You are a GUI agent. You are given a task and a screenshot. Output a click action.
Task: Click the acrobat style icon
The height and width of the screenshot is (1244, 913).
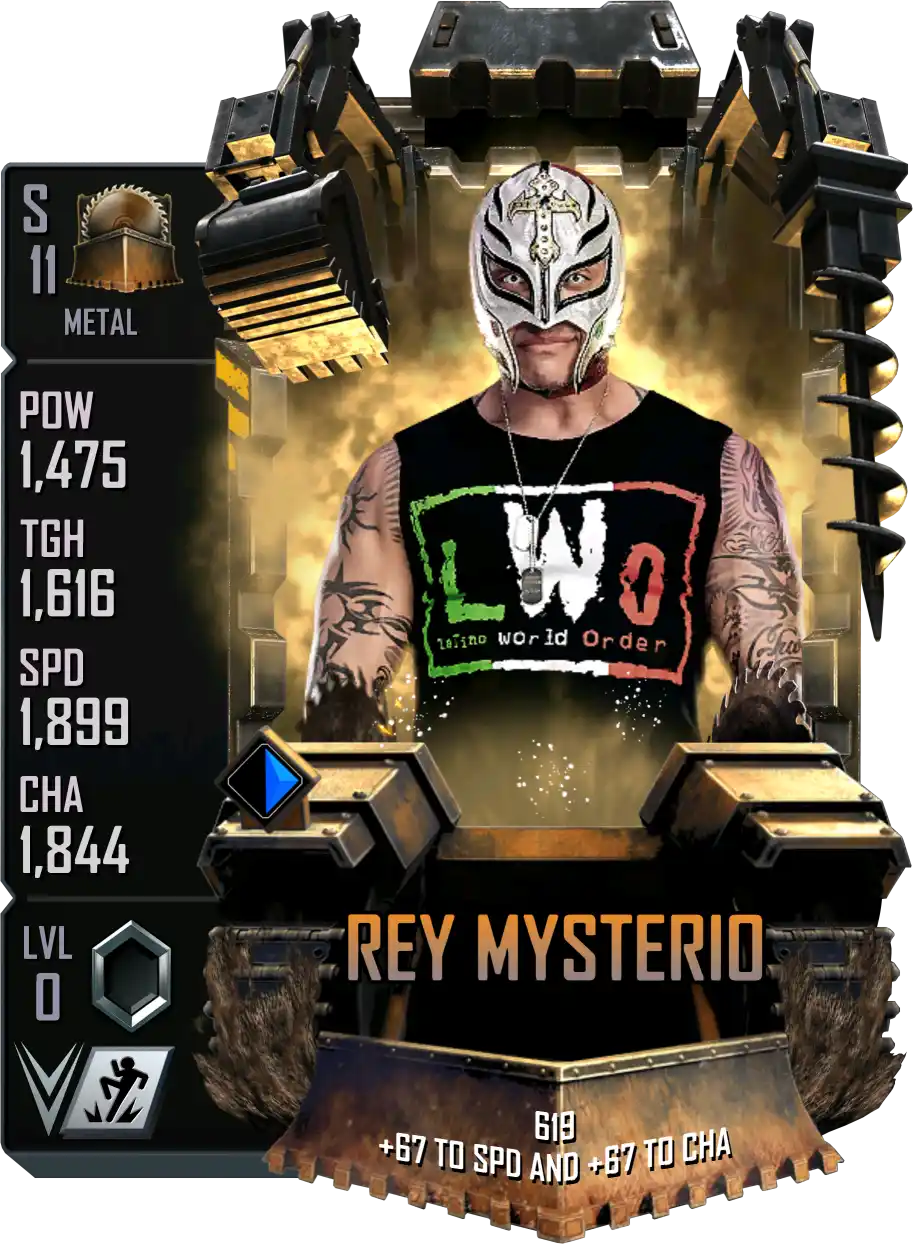coord(121,1089)
